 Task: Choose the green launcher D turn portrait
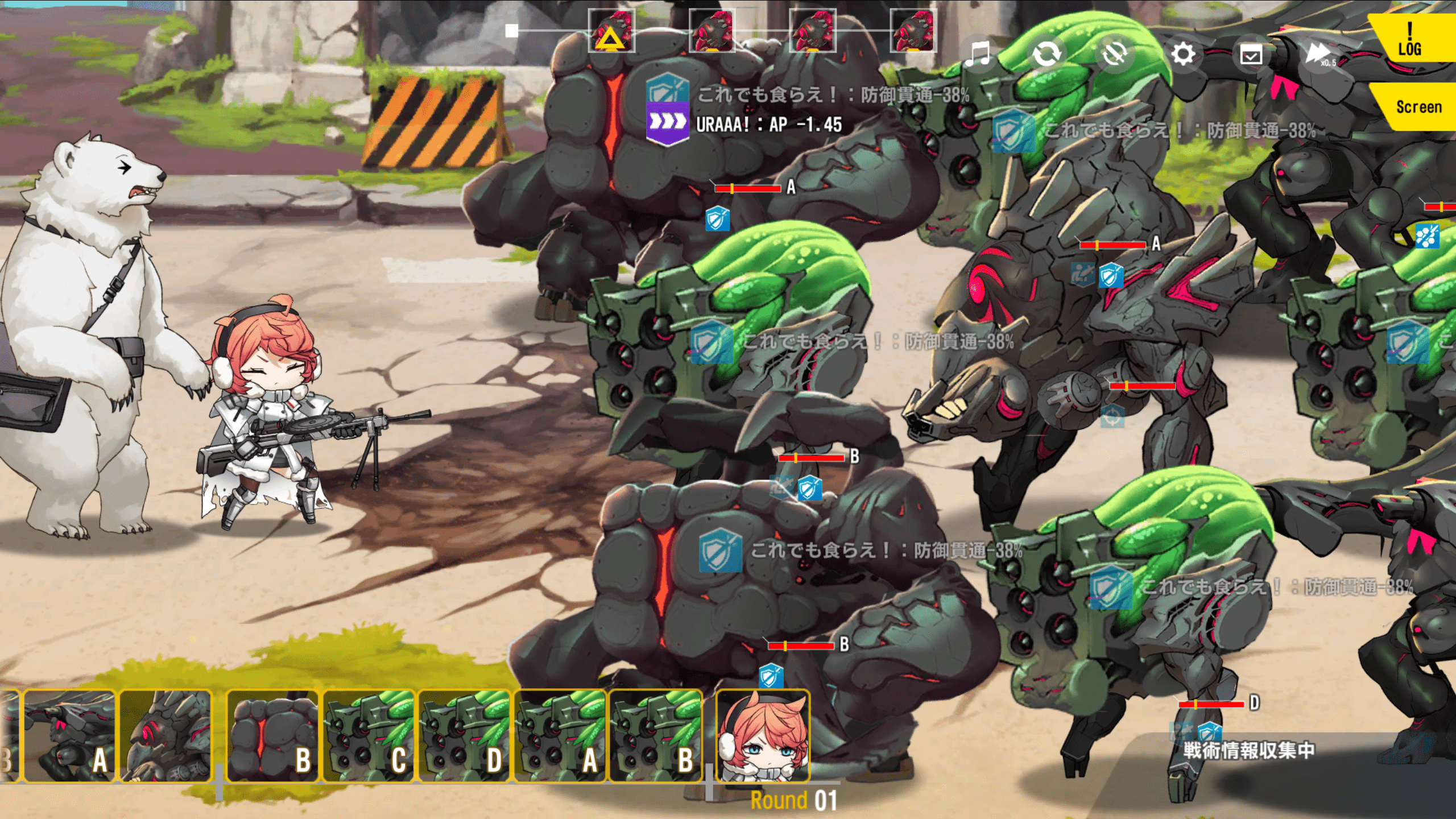click(464, 736)
